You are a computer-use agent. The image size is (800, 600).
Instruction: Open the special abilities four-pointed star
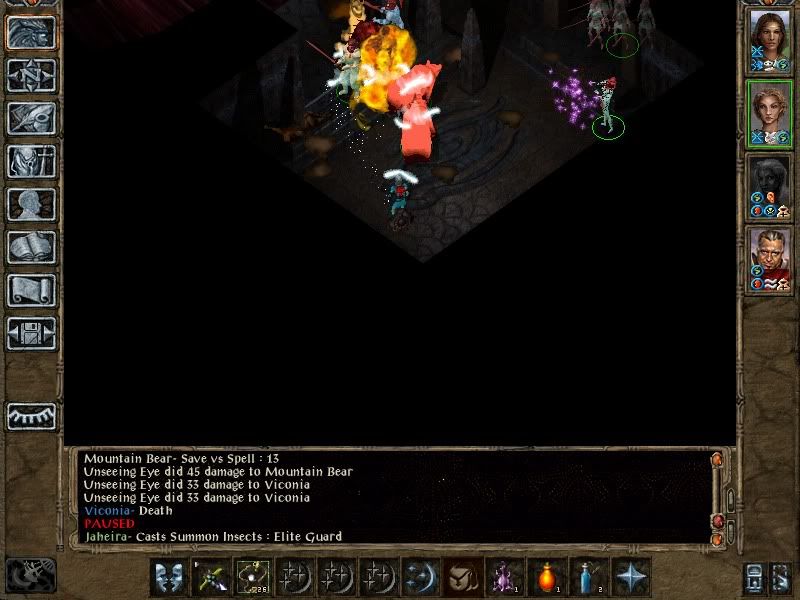pyautogui.click(x=631, y=577)
